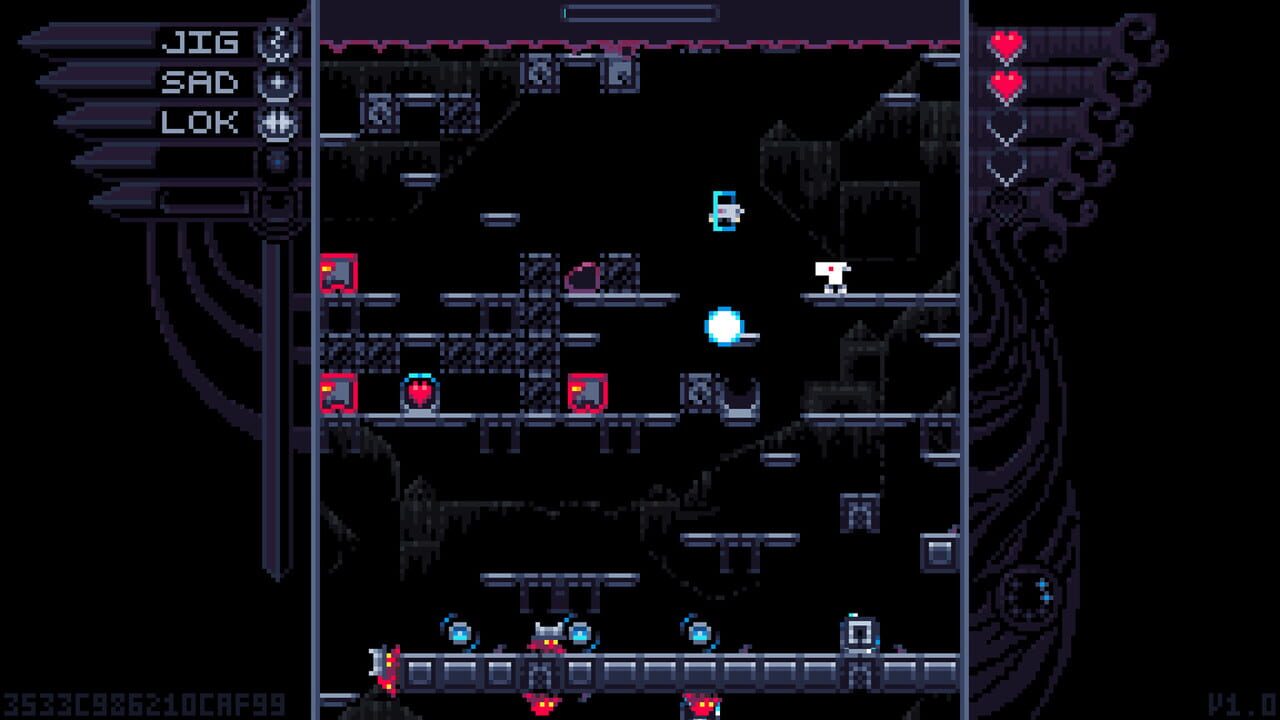
Task: Expand the empty rune frame below LOK
Action: pos(278,202)
